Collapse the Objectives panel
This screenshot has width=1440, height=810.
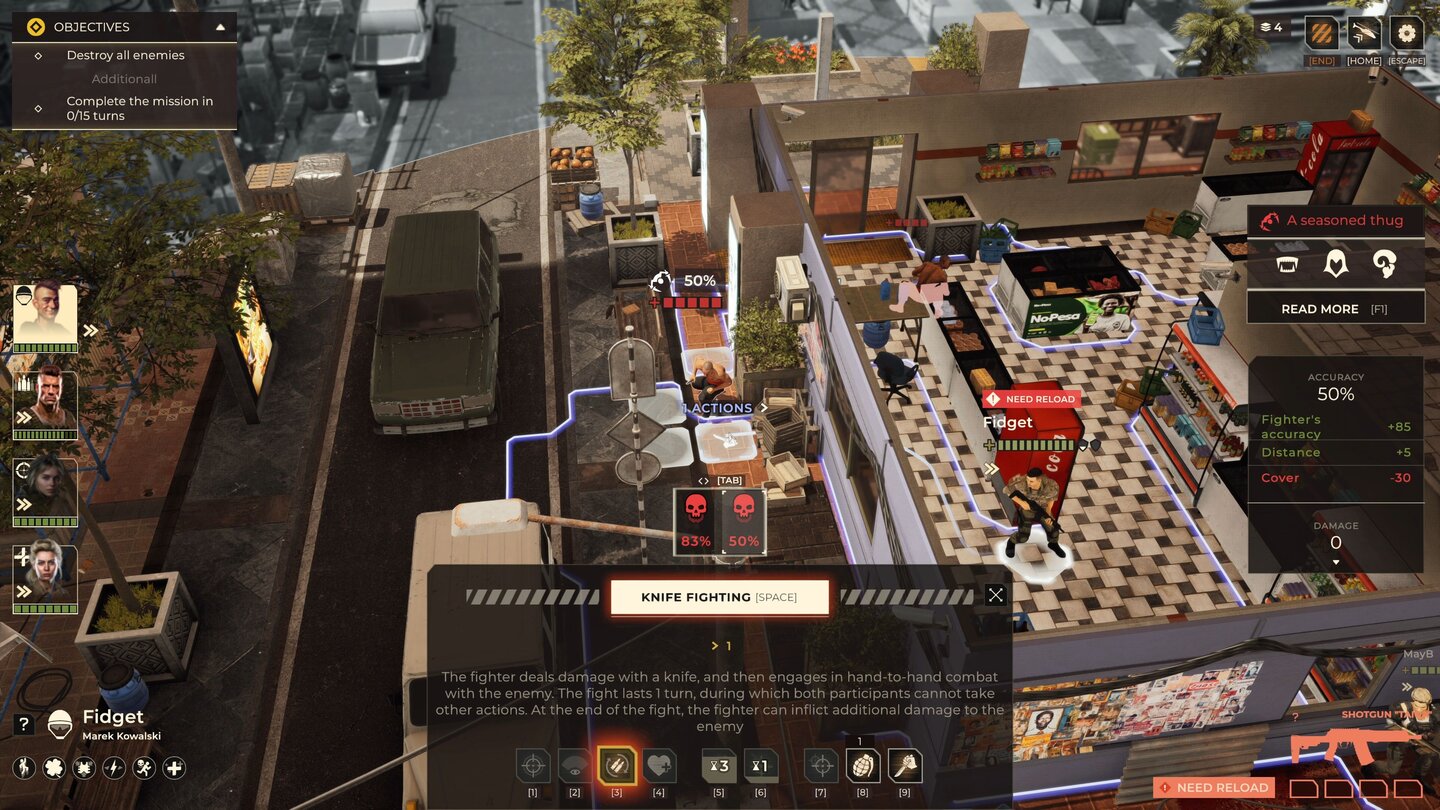(x=221, y=27)
